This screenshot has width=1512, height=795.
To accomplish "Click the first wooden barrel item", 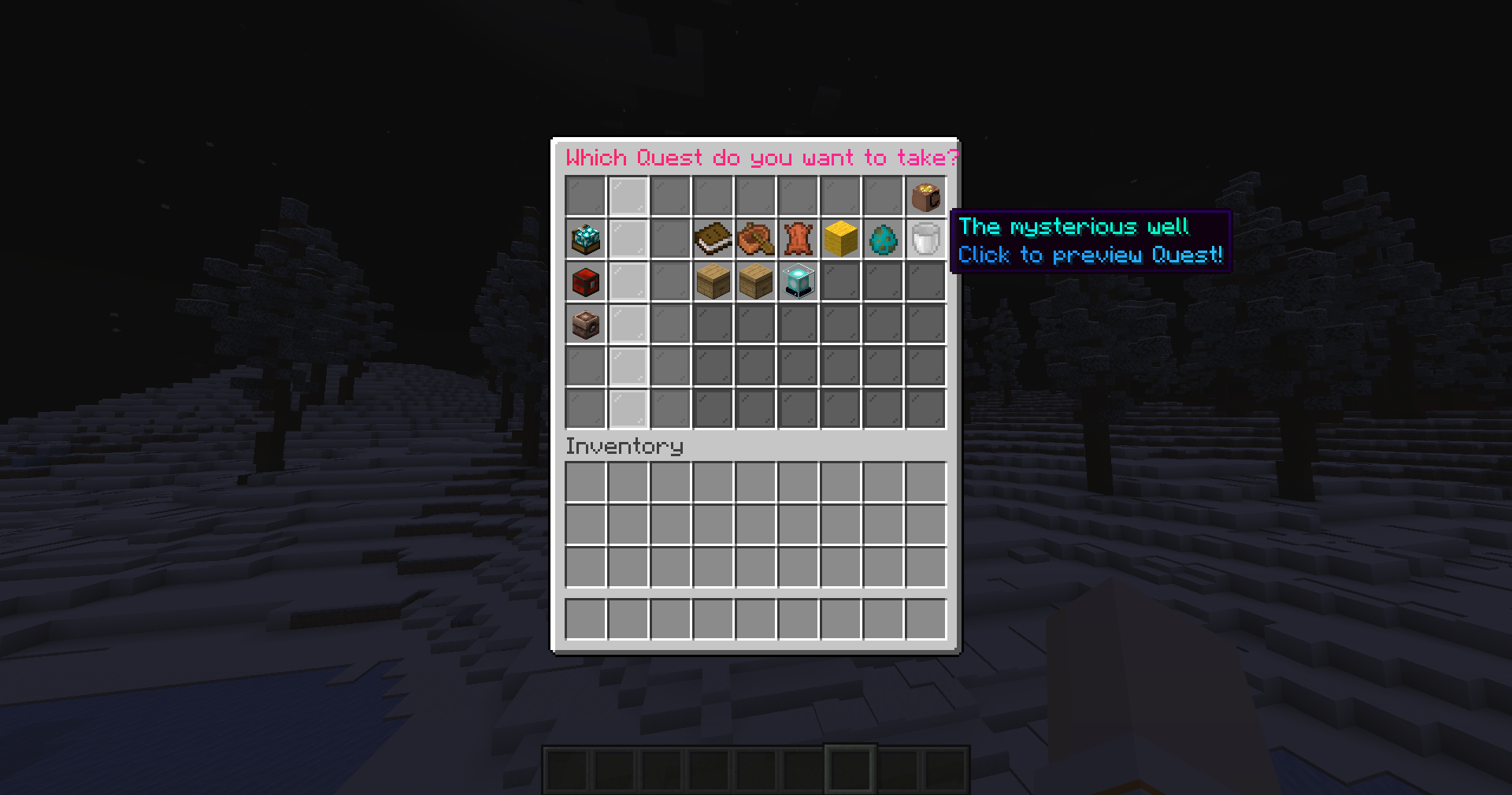I will pyautogui.click(x=713, y=282).
